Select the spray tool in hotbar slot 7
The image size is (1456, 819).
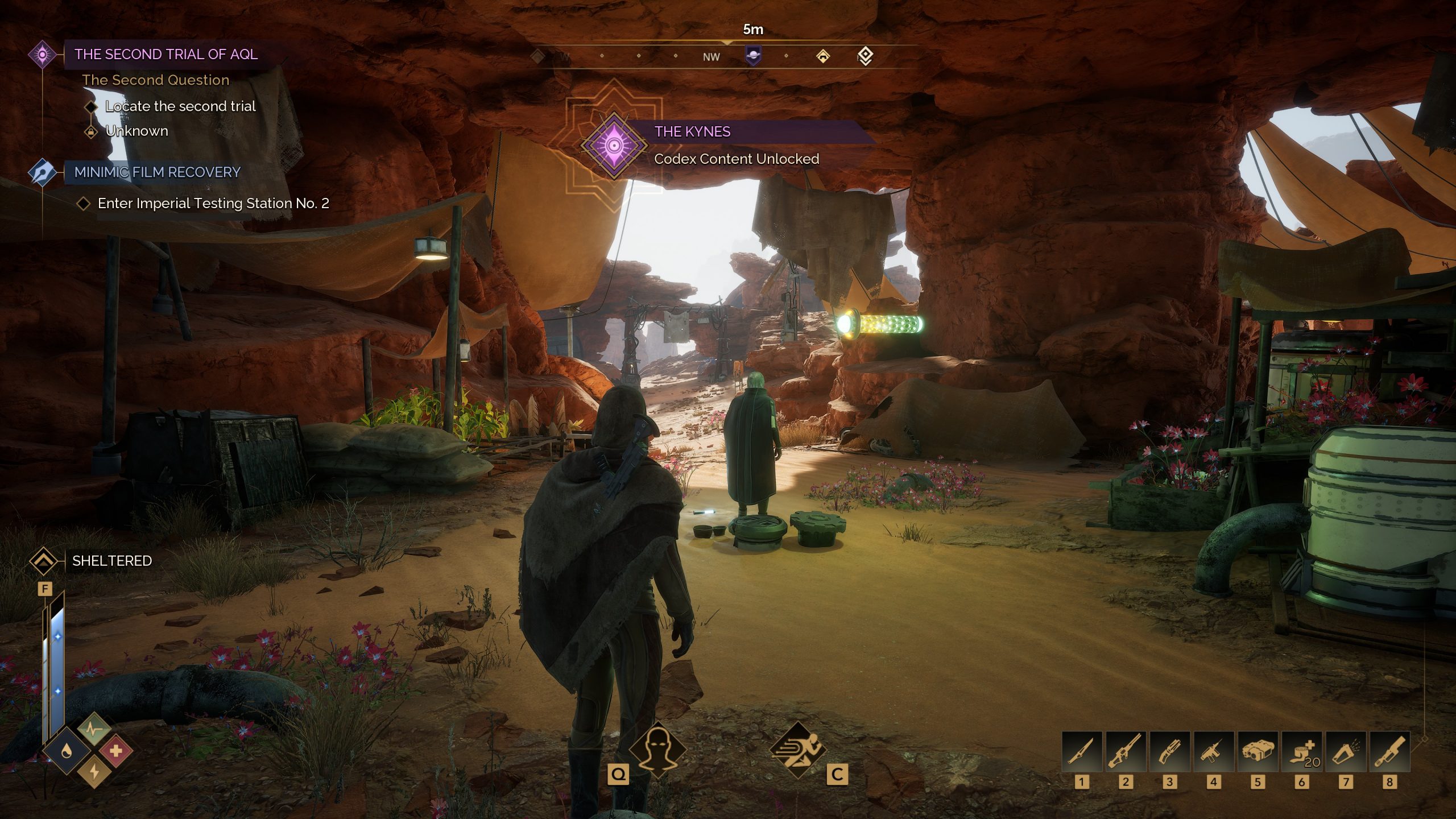(x=1346, y=752)
